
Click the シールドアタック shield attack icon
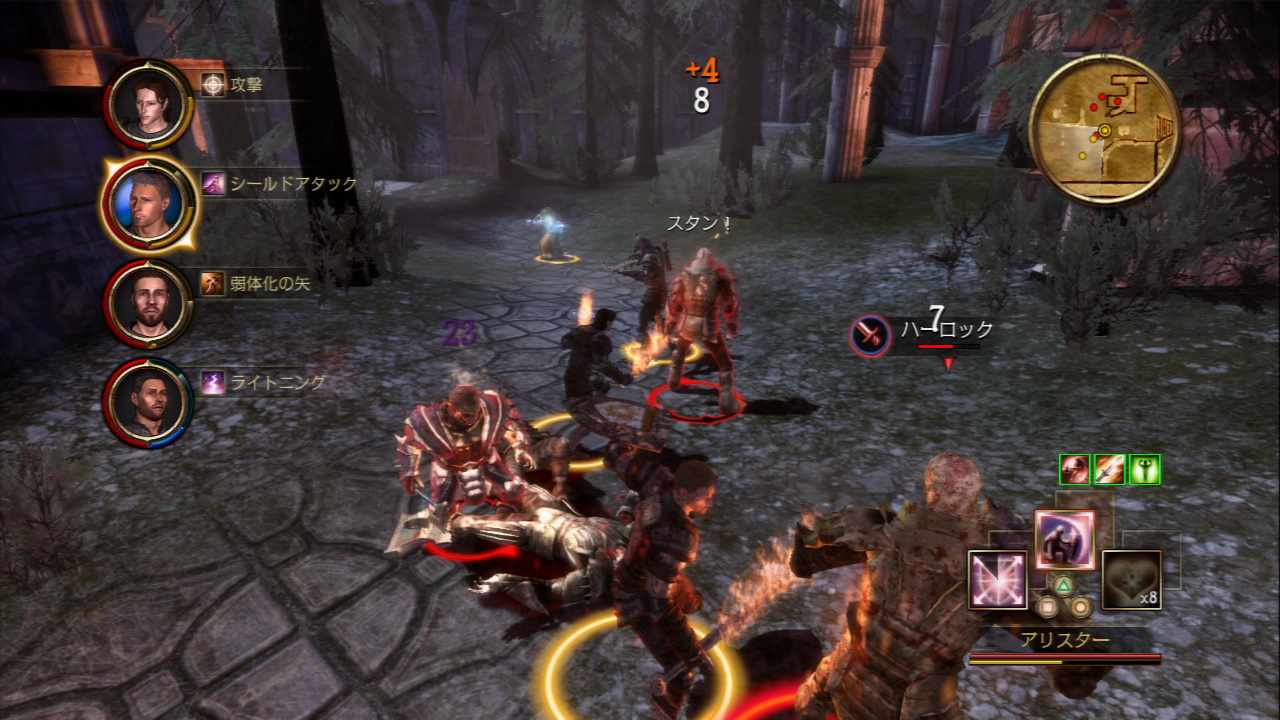(213, 184)
